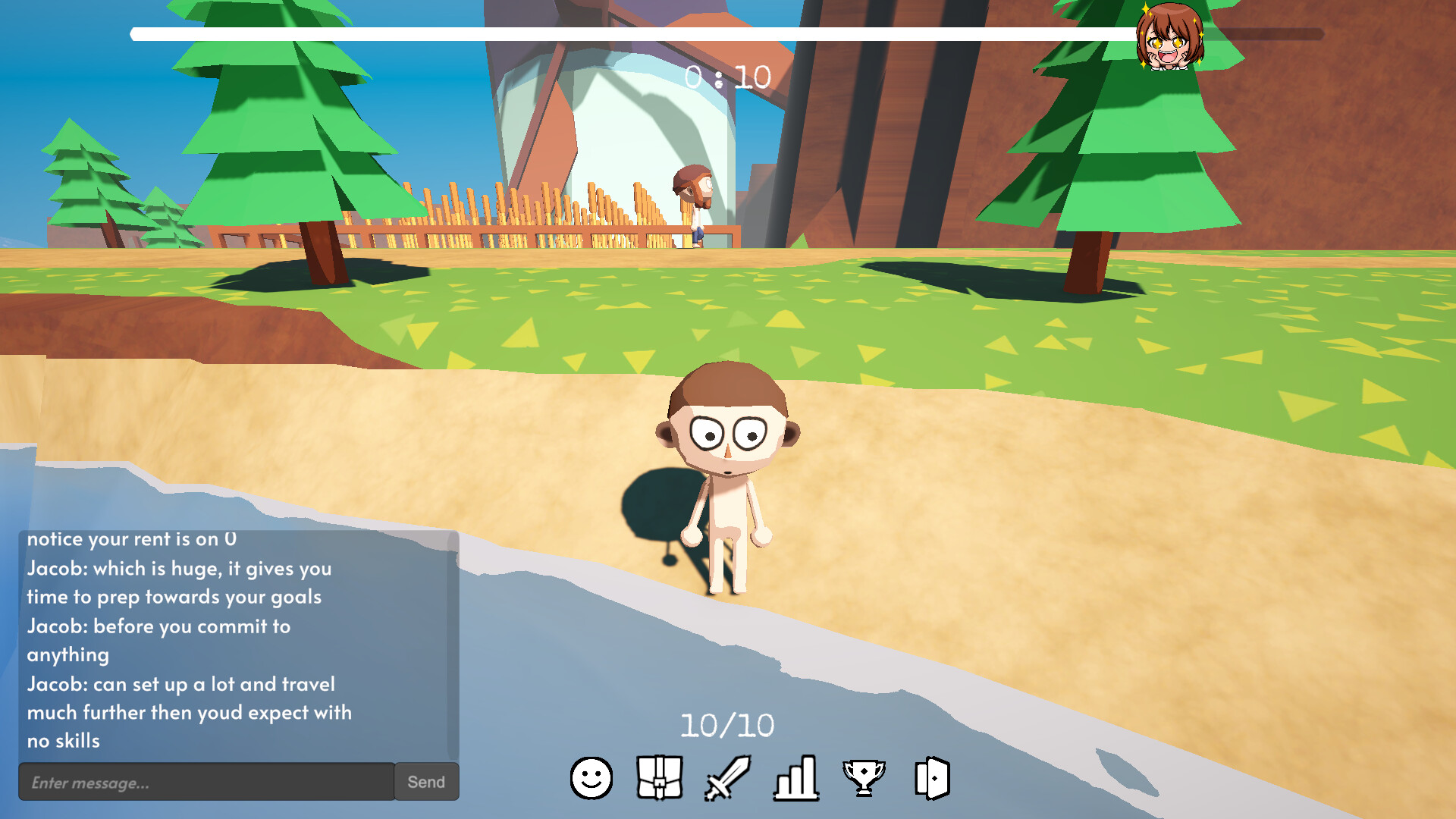Open the inventory backpack icon
This screenshot has height=819, width=1456.
tap(658, 778)
